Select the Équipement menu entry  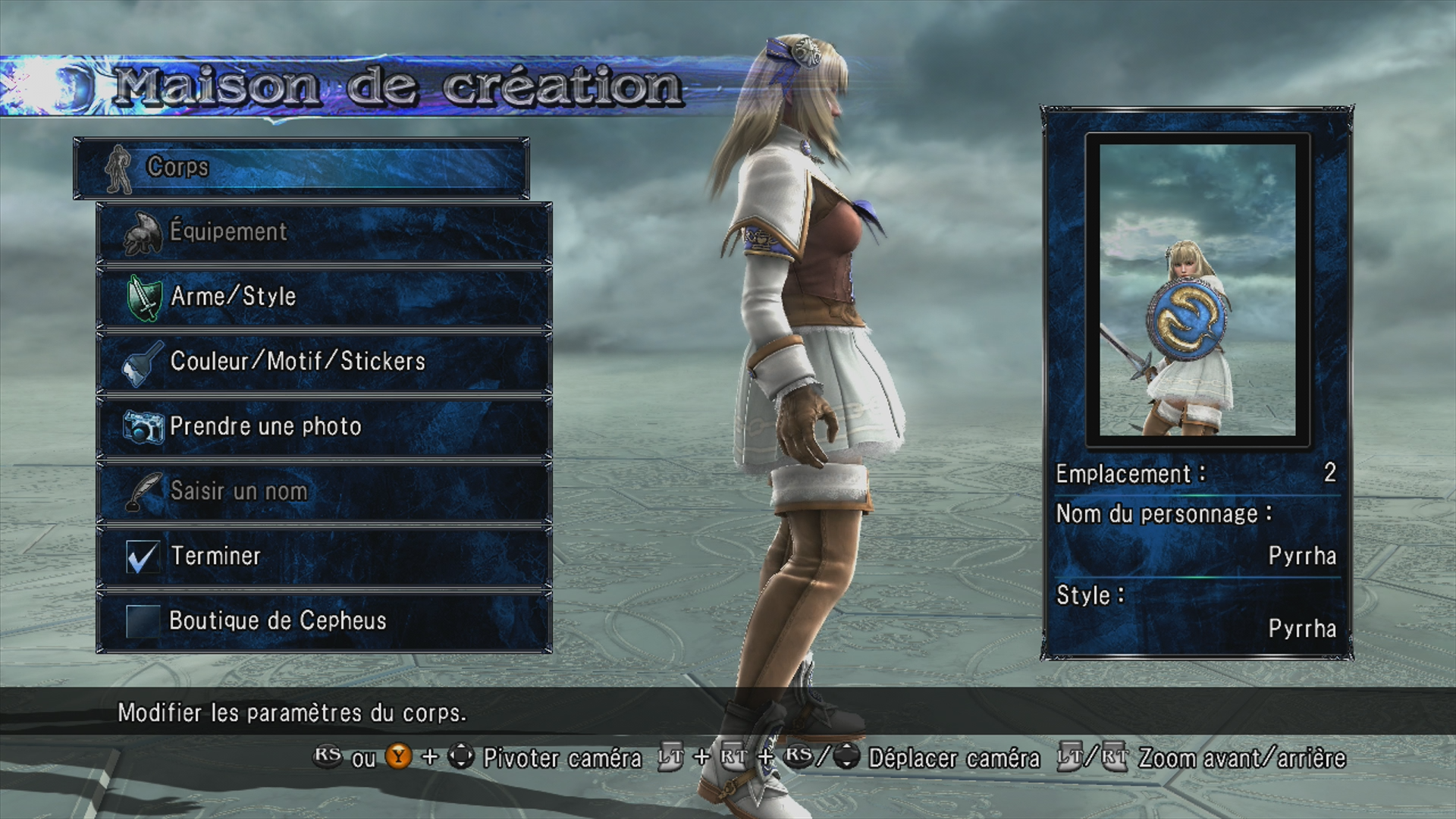coord(325,232)
